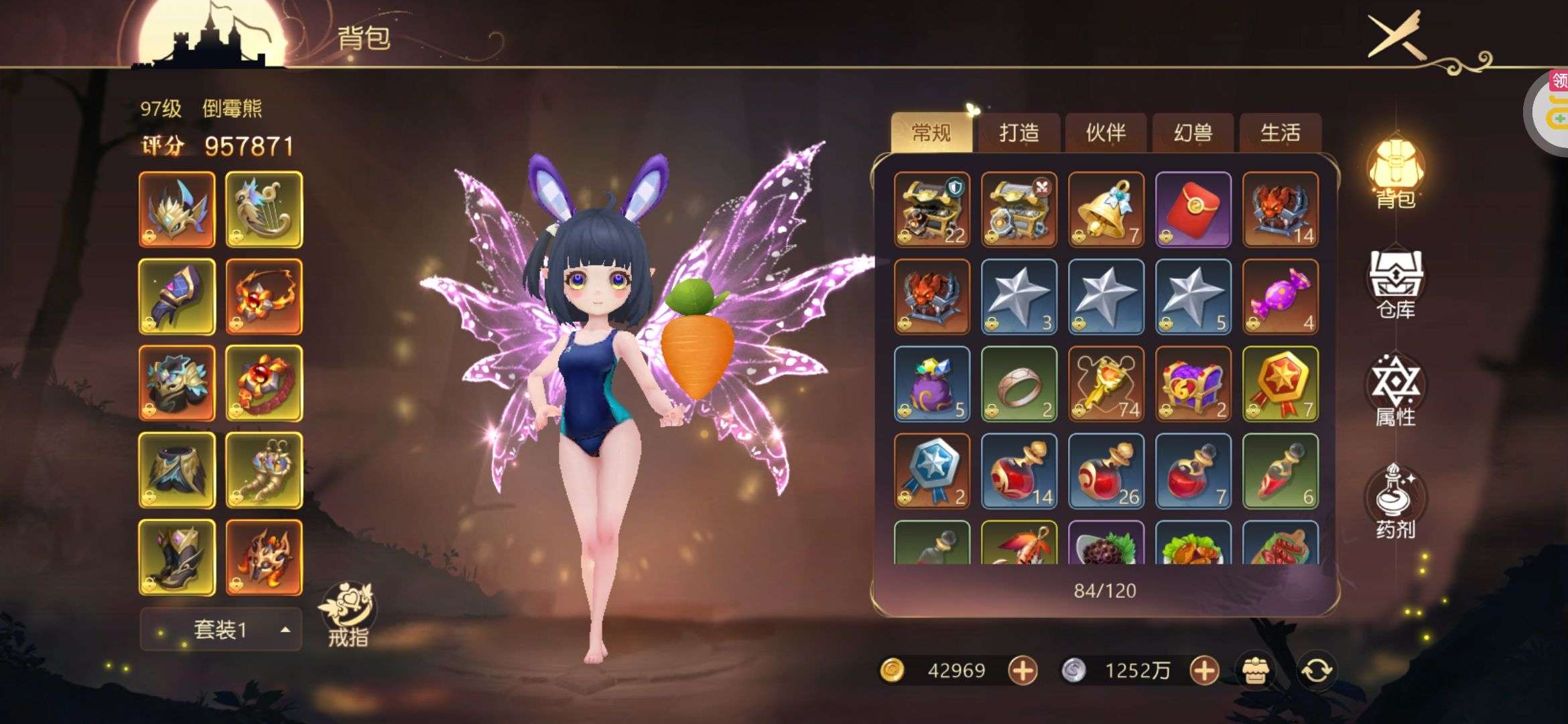Inspect the equipped helmet slot
Screen dimensions: 1568x724
point(177,209)
